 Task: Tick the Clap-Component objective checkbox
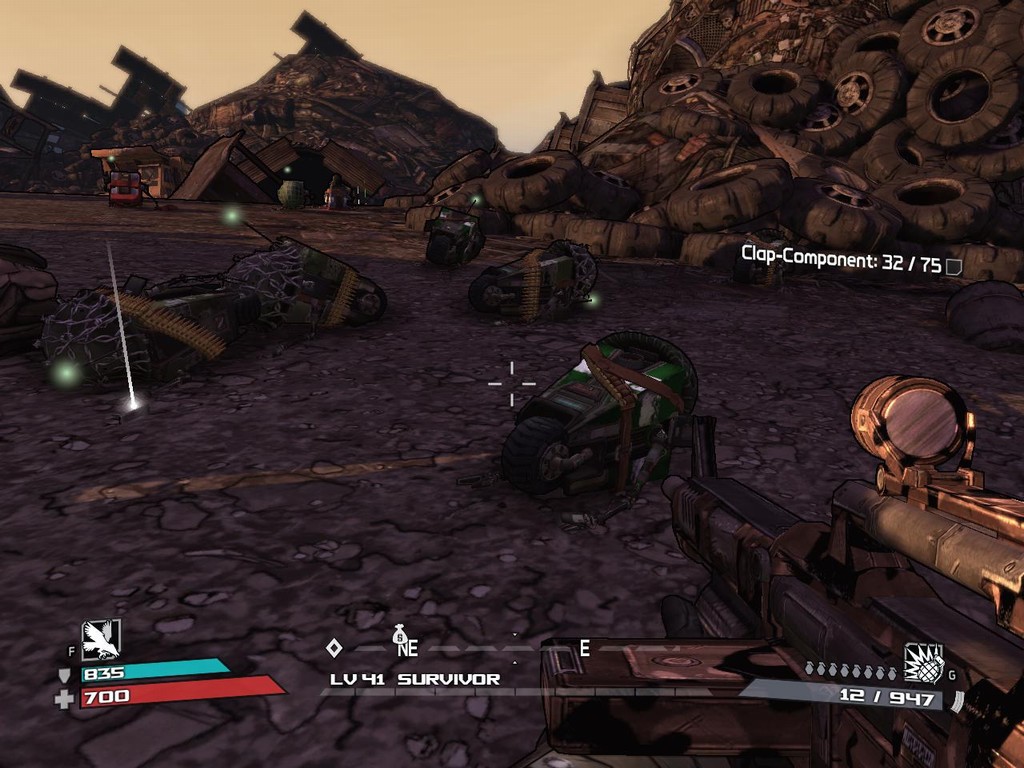tap(954, 267)
